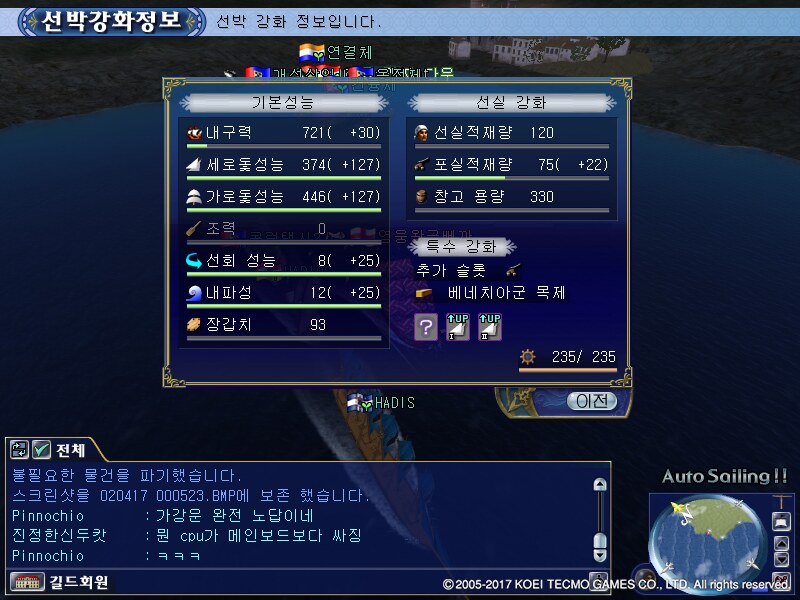Click the chat scrollbar up arrow
Image resolution: width=800 pixels, height=600 pixels.
[600, 485]
